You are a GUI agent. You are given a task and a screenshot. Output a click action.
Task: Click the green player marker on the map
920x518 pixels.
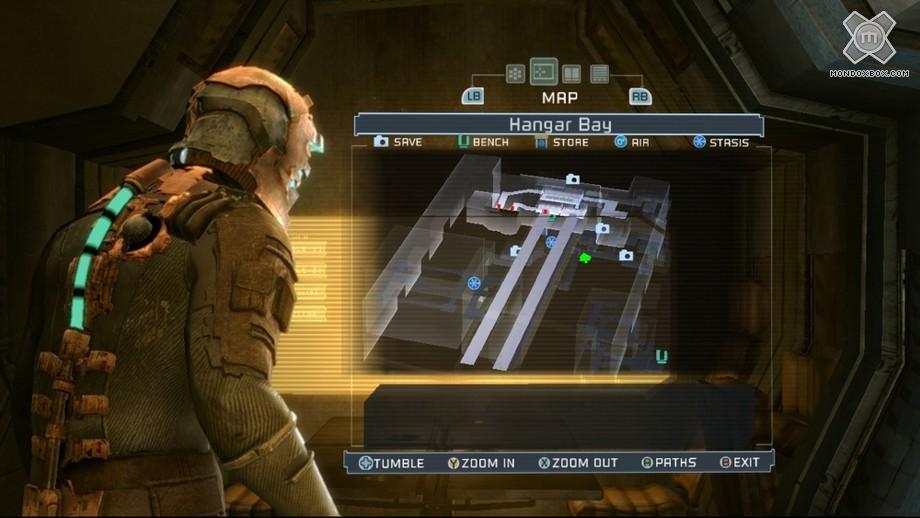[x=585, y=259]
